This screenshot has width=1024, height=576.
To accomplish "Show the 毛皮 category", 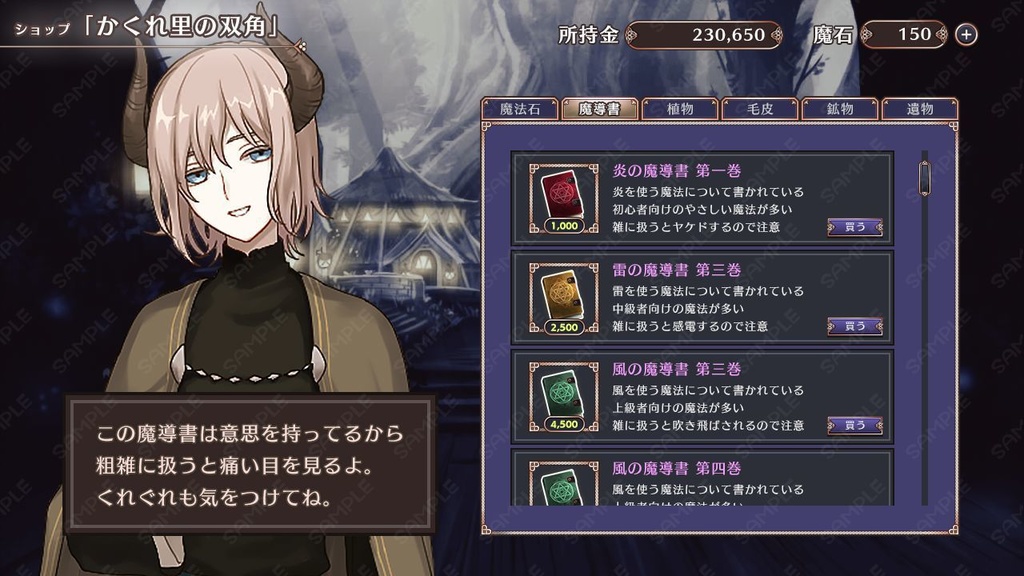I will [x=760, y=110].
